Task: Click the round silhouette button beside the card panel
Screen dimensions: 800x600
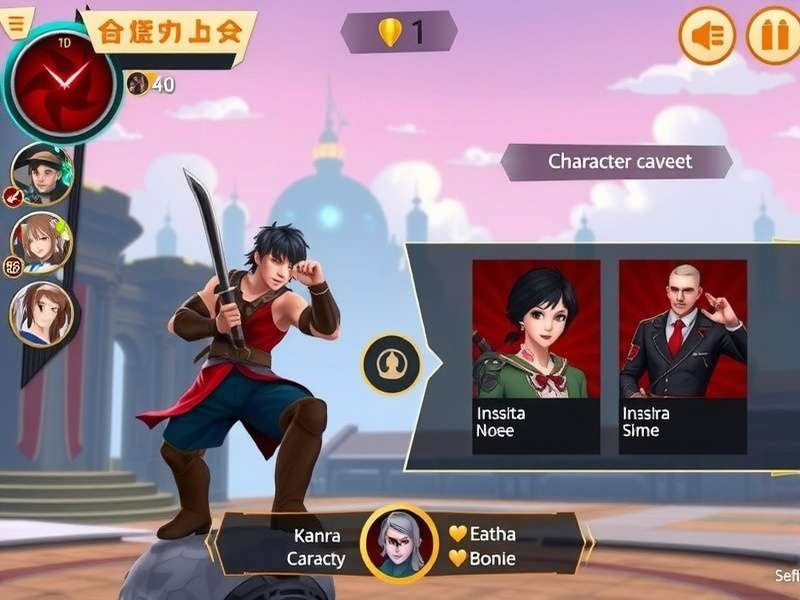Action: pos(391,364)
